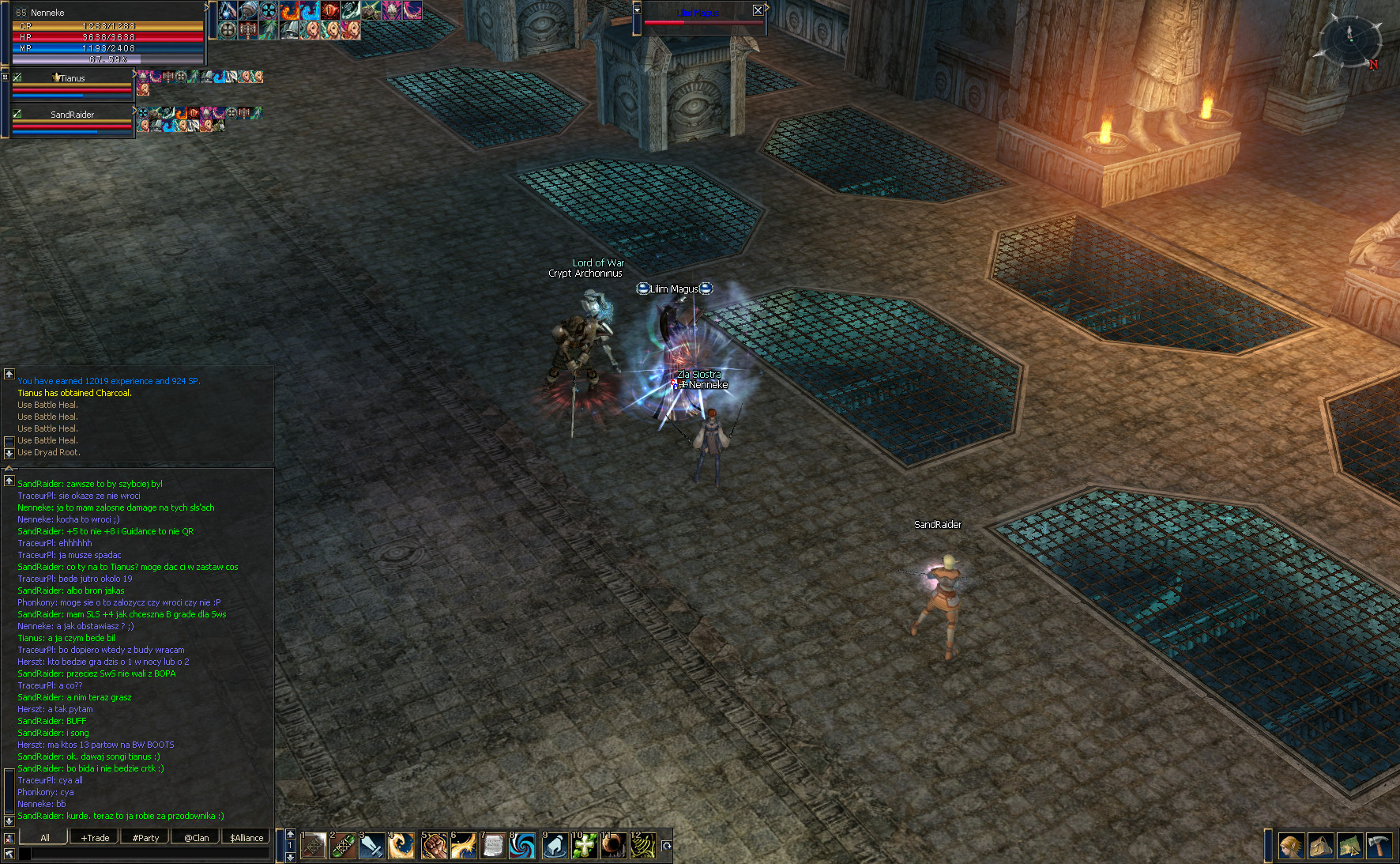Switch to the +Trade chat tab

point(95,837)
